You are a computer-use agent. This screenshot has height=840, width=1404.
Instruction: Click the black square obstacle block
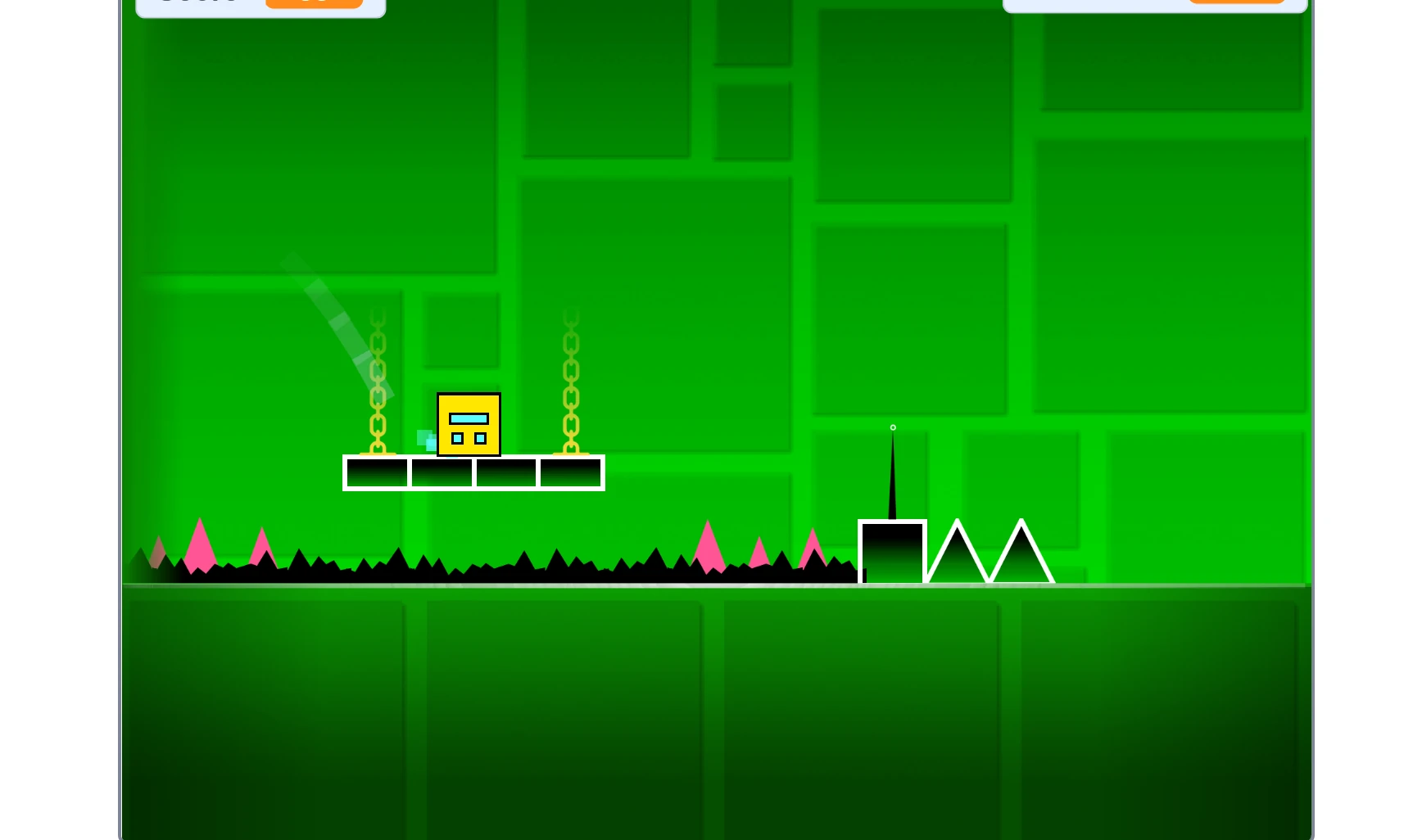click(892, 553)
